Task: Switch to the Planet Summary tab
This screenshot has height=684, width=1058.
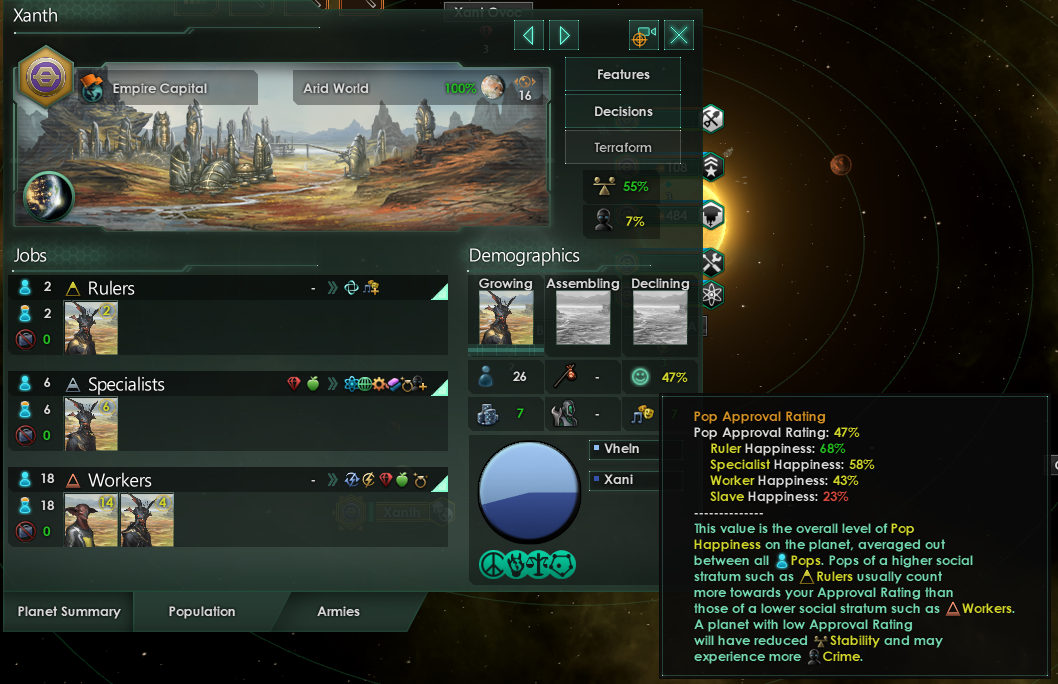Action: coord(69,611)
